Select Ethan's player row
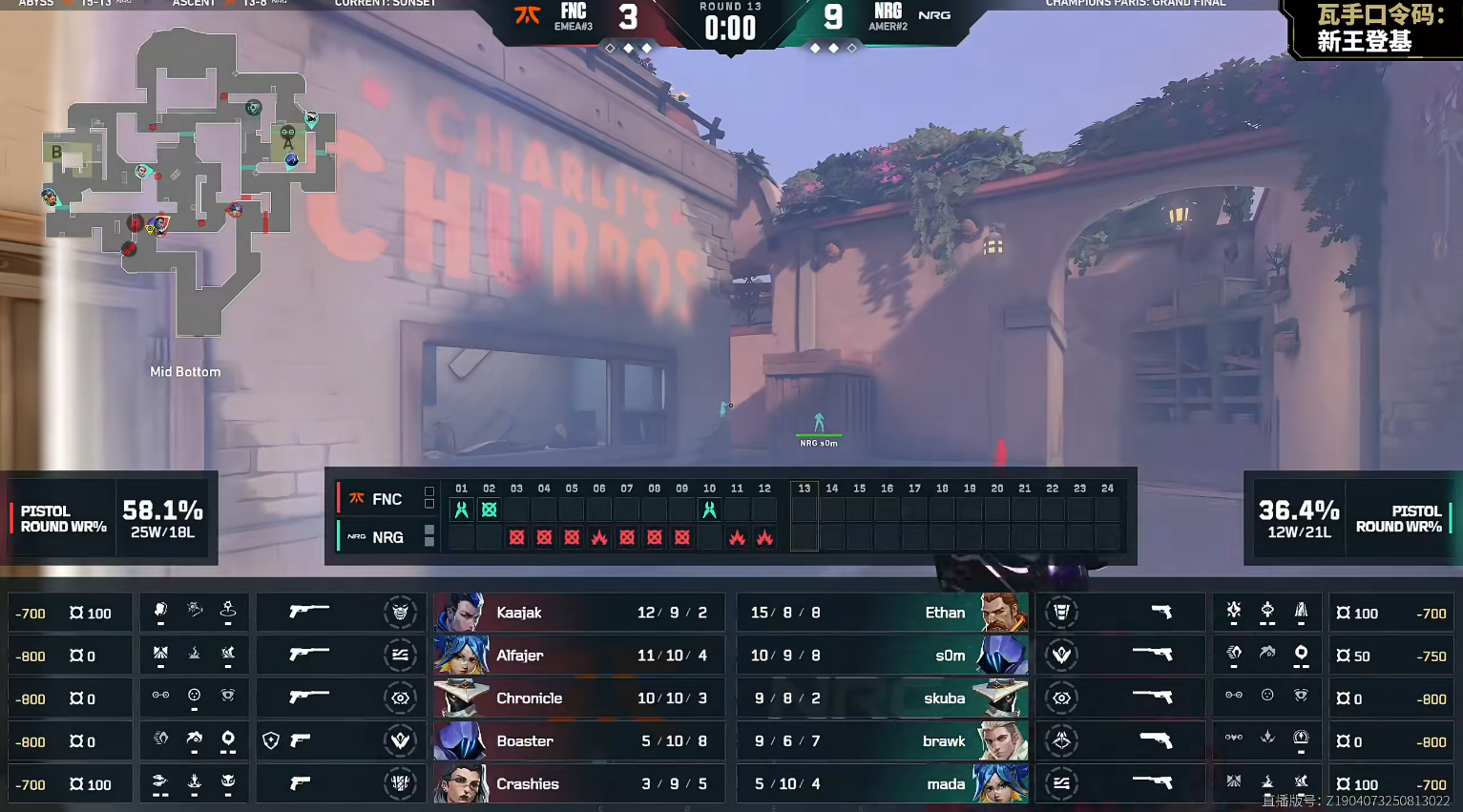 [882, 613]
